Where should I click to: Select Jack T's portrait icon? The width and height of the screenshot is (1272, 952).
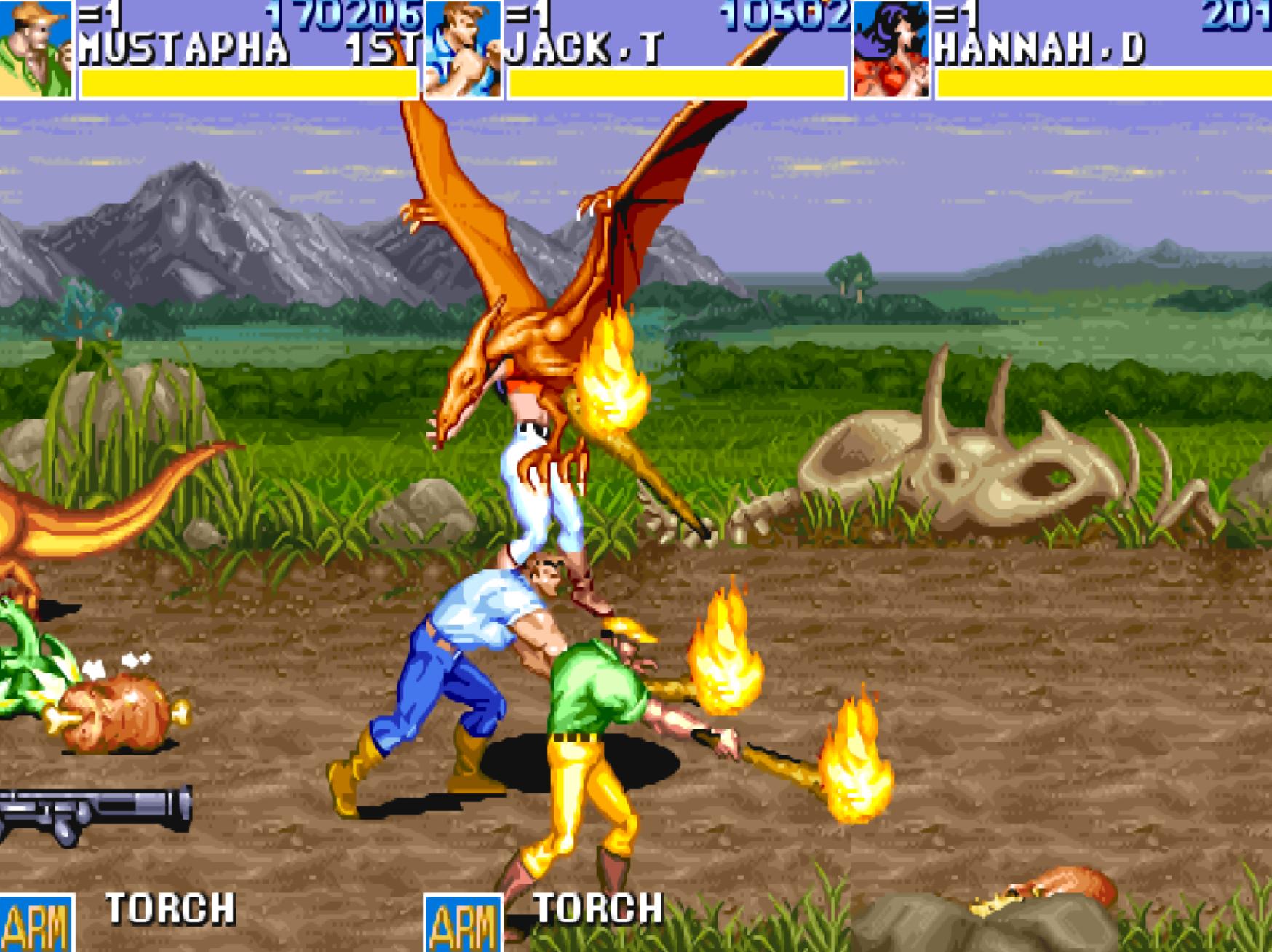[463, 49]
